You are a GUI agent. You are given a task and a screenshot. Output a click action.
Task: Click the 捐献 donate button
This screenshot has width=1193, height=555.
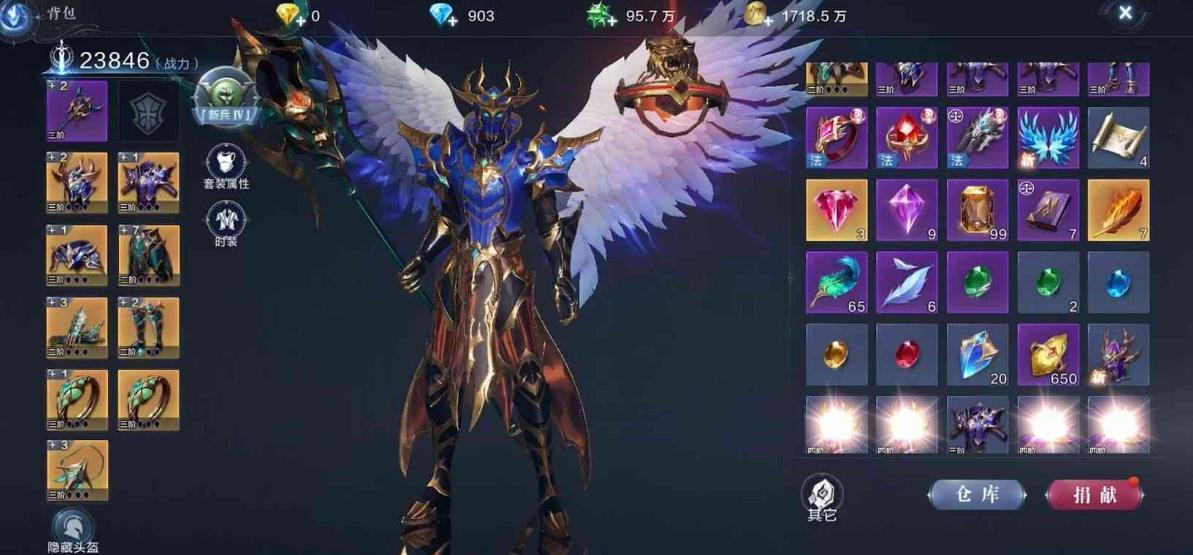click(1094, 494)
